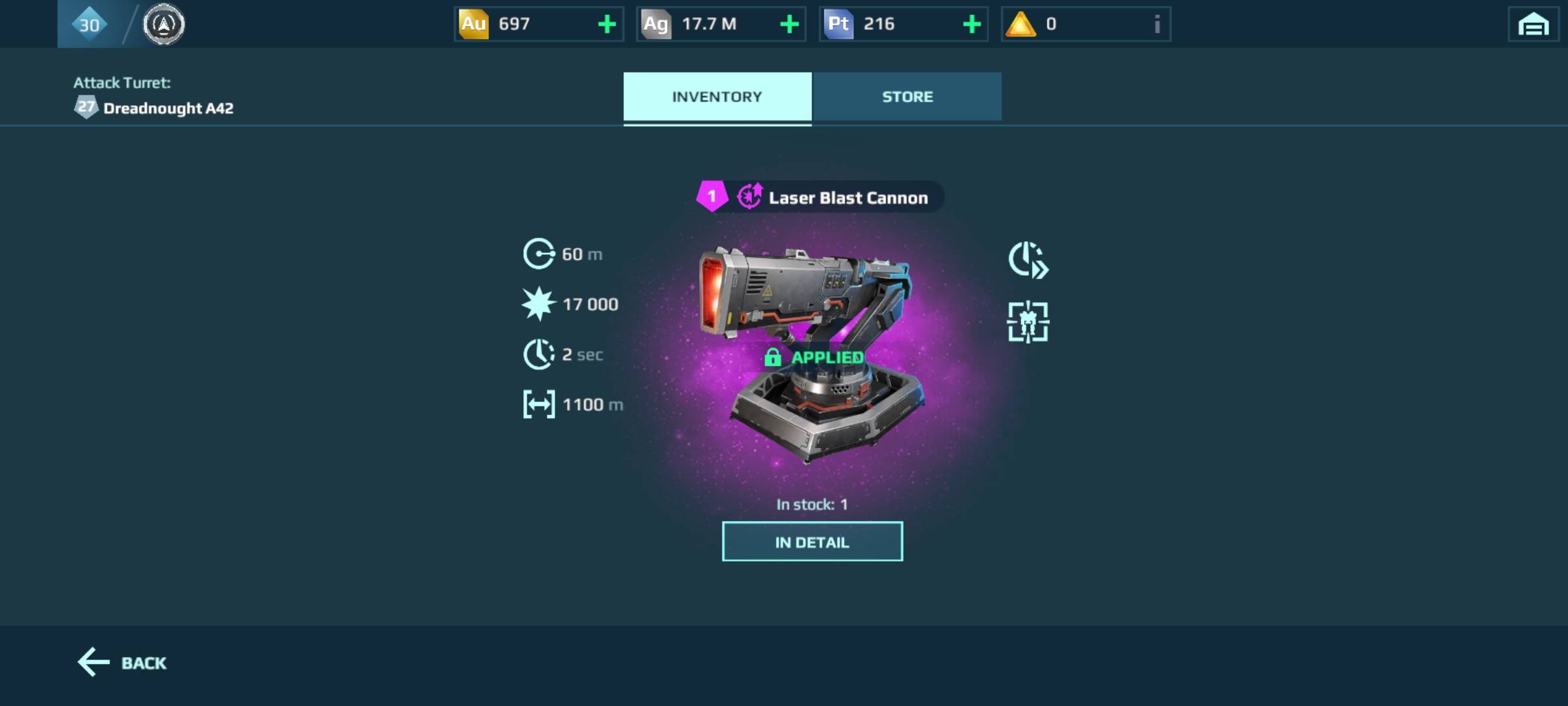Tap the player level 30 badge
The height and width of the screenshot is (706, 1568).
(89, 25)
